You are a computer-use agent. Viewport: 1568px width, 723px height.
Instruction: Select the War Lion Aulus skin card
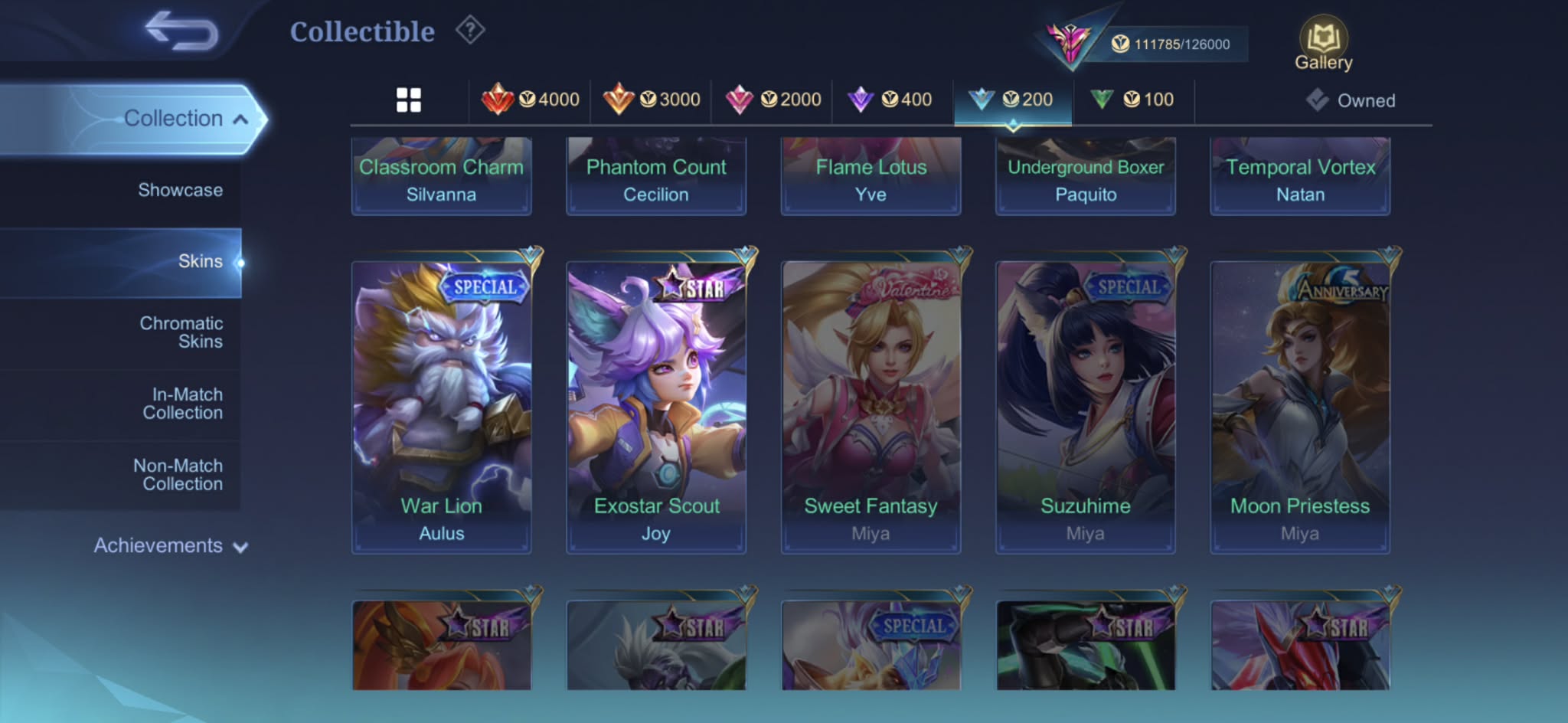tap(441, 407)
